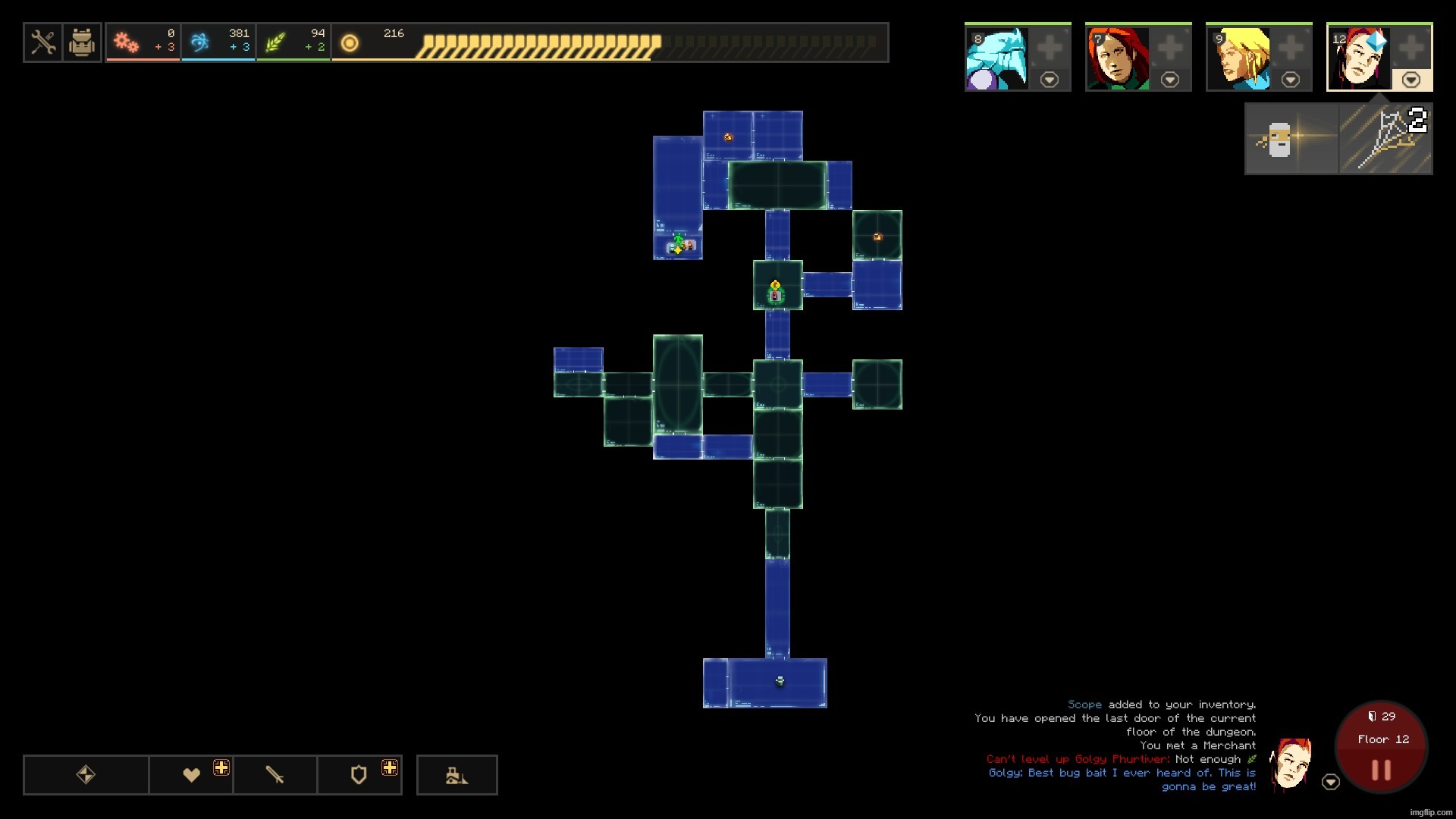This screenshot has width=1456, height=819.
Task: Click the crossed wrench tools icon top-left
Action: [x=43, y=42]
